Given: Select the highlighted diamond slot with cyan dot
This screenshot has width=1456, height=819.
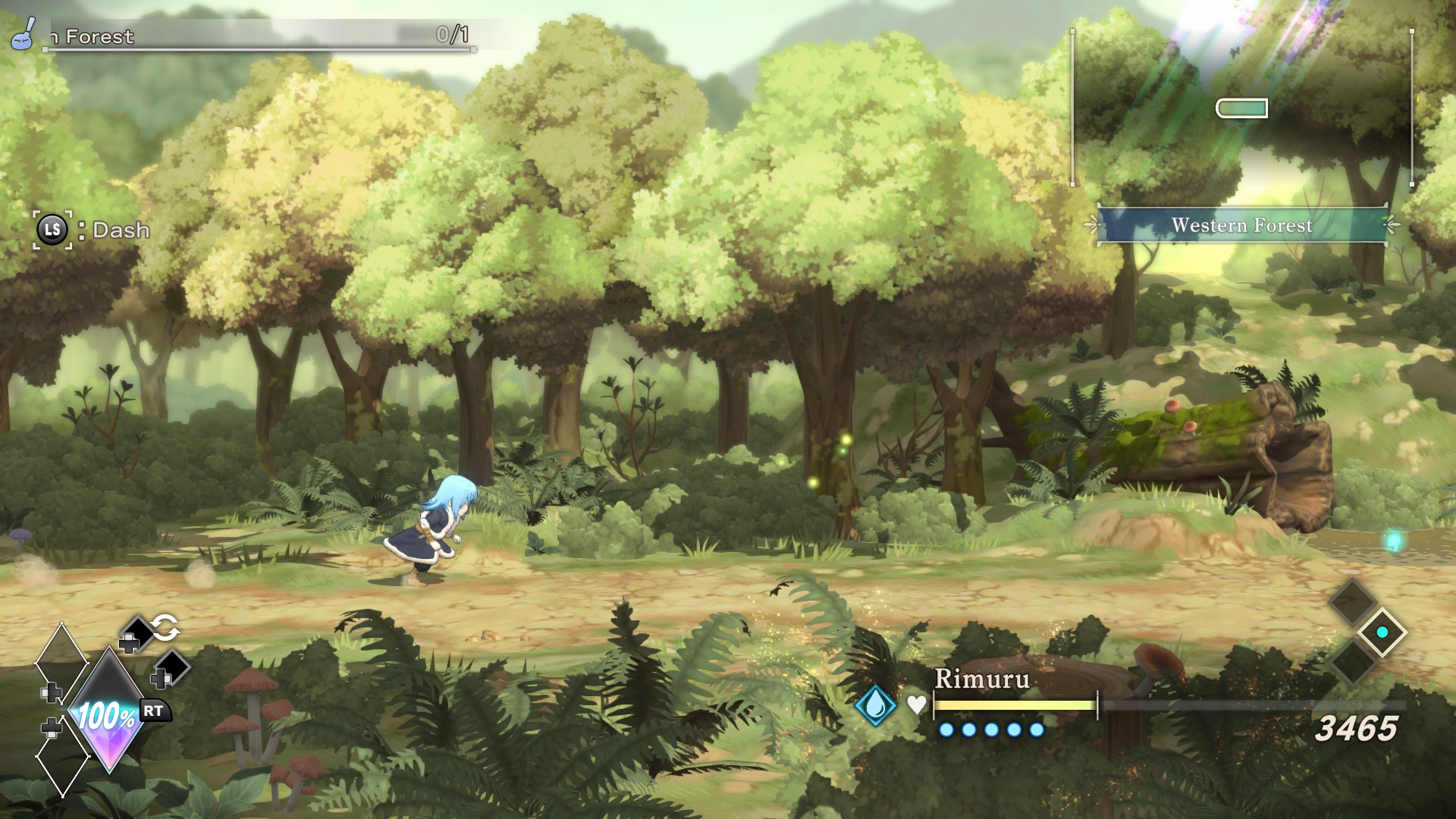Looking at the screenshot, I should (1382, 632).
